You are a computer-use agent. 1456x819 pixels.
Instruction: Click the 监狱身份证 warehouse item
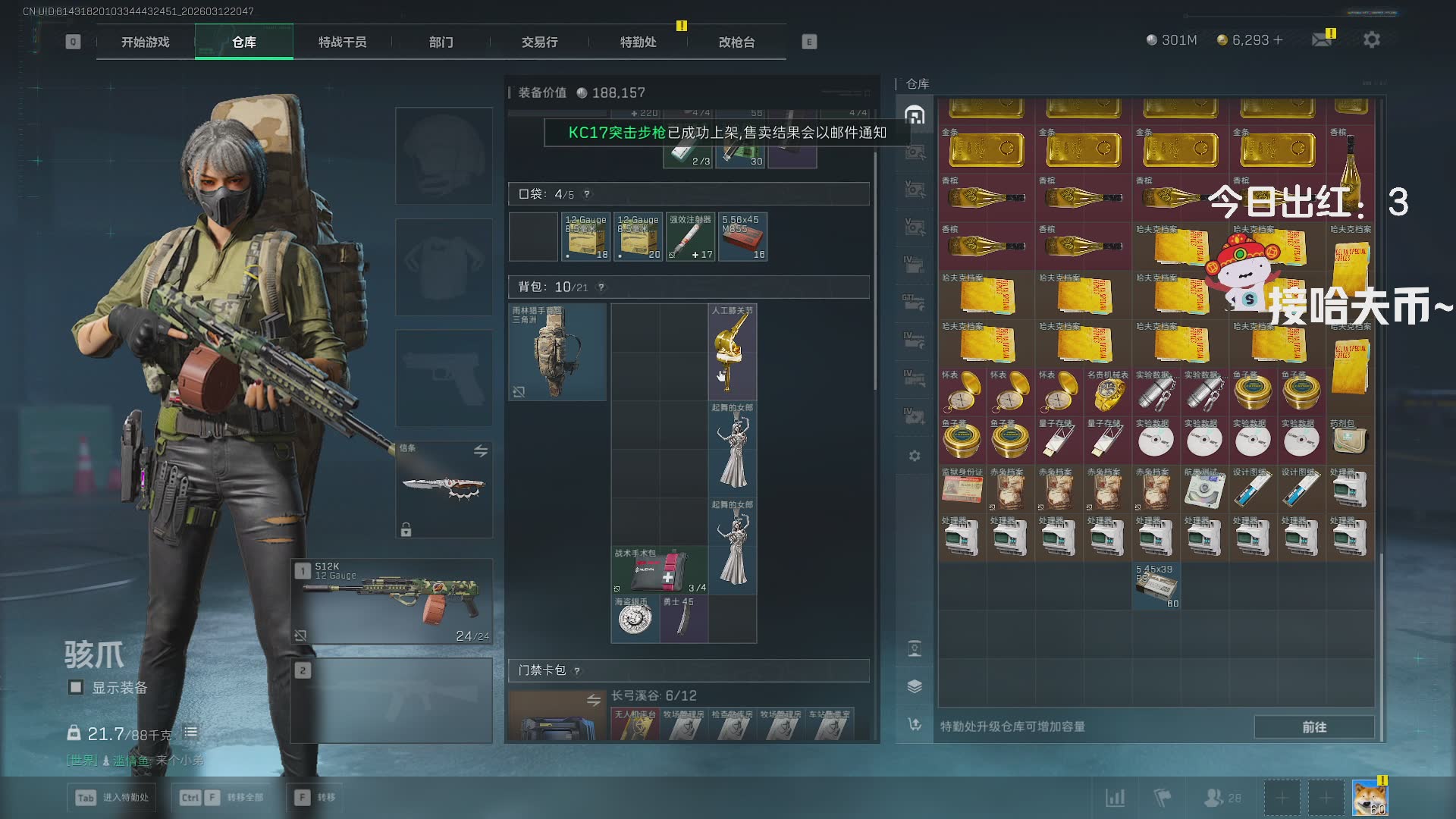[962, 489]
